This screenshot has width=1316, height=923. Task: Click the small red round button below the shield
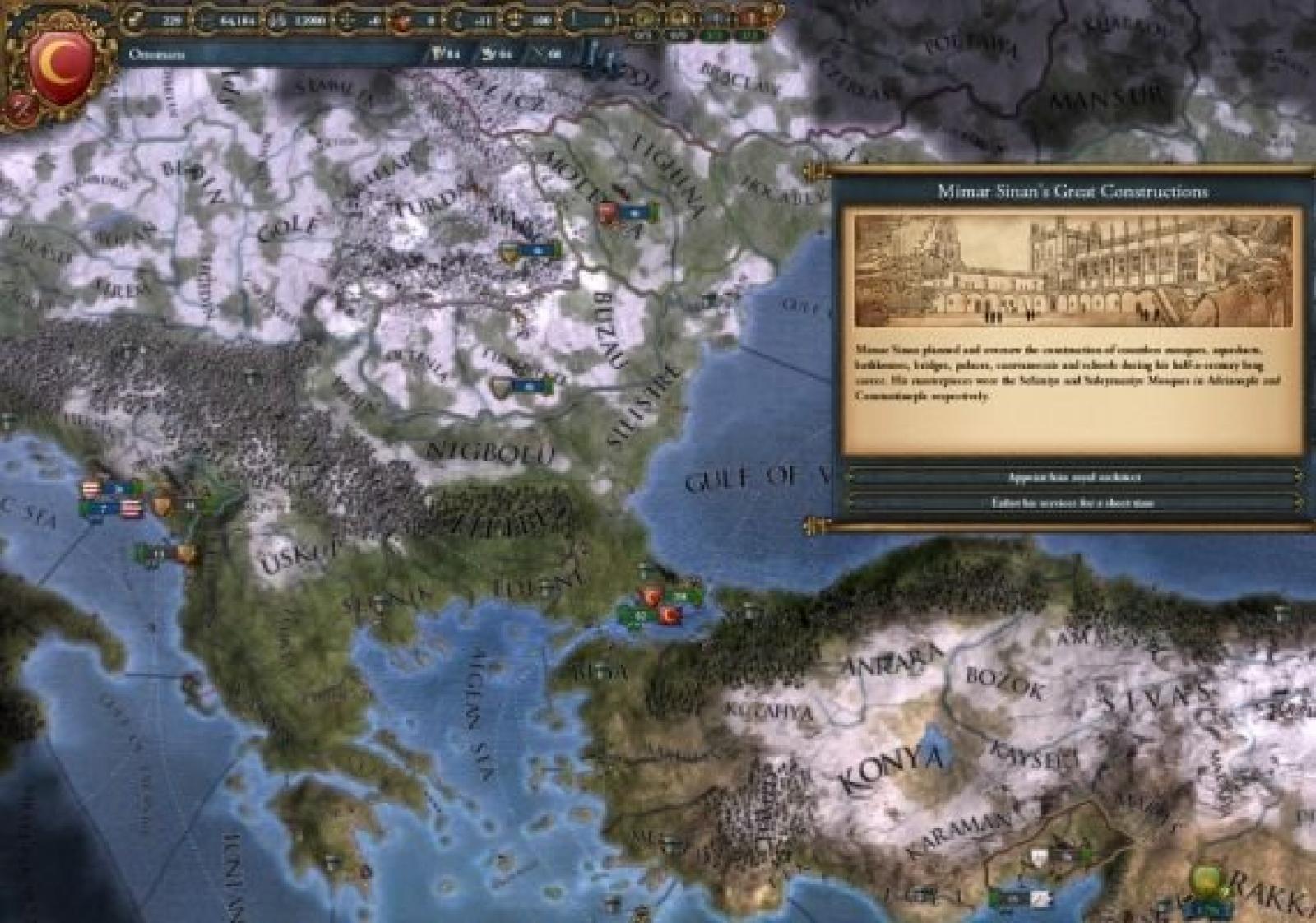18,108
